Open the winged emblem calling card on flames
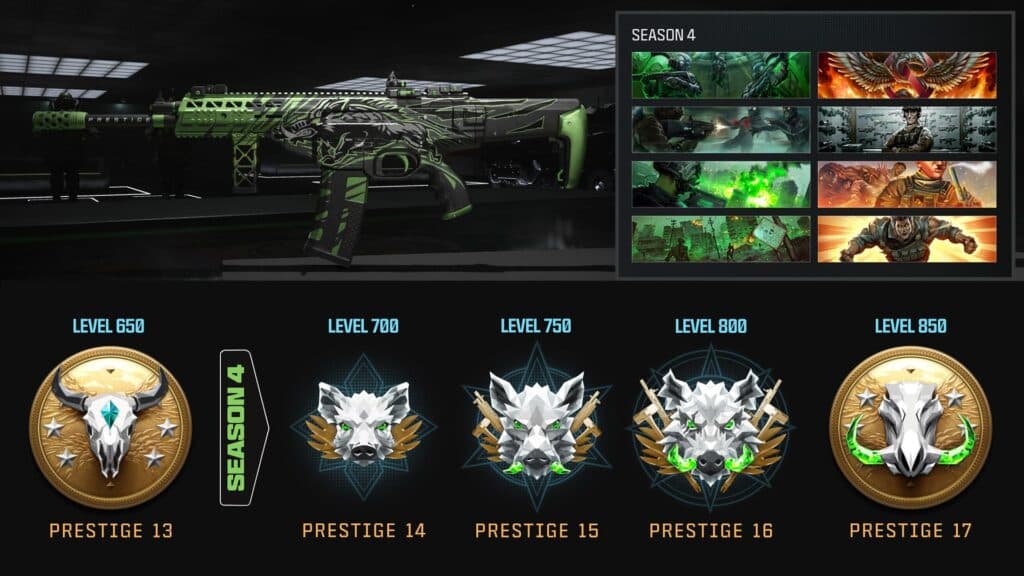The height and width of the screenshot is (576, 1024). click(x=907, y=75)
